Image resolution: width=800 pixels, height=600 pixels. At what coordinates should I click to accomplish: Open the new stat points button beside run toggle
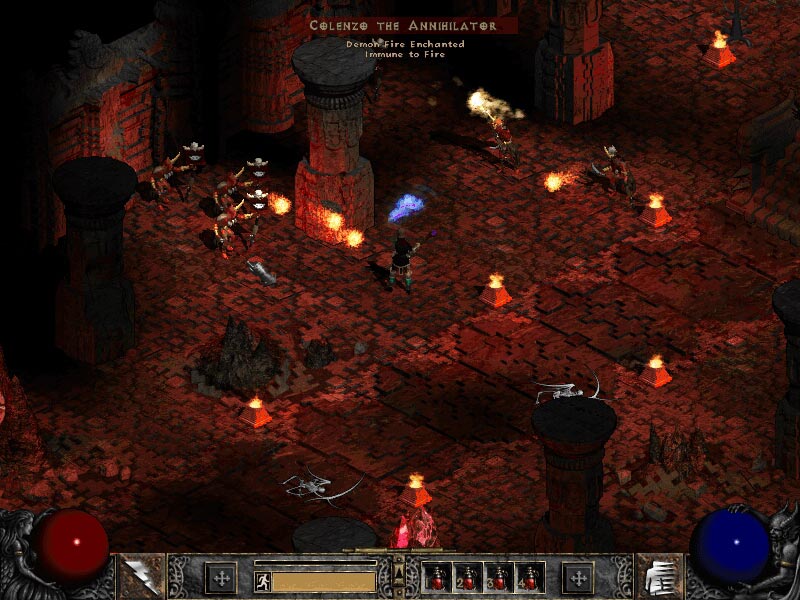point(220,578)
